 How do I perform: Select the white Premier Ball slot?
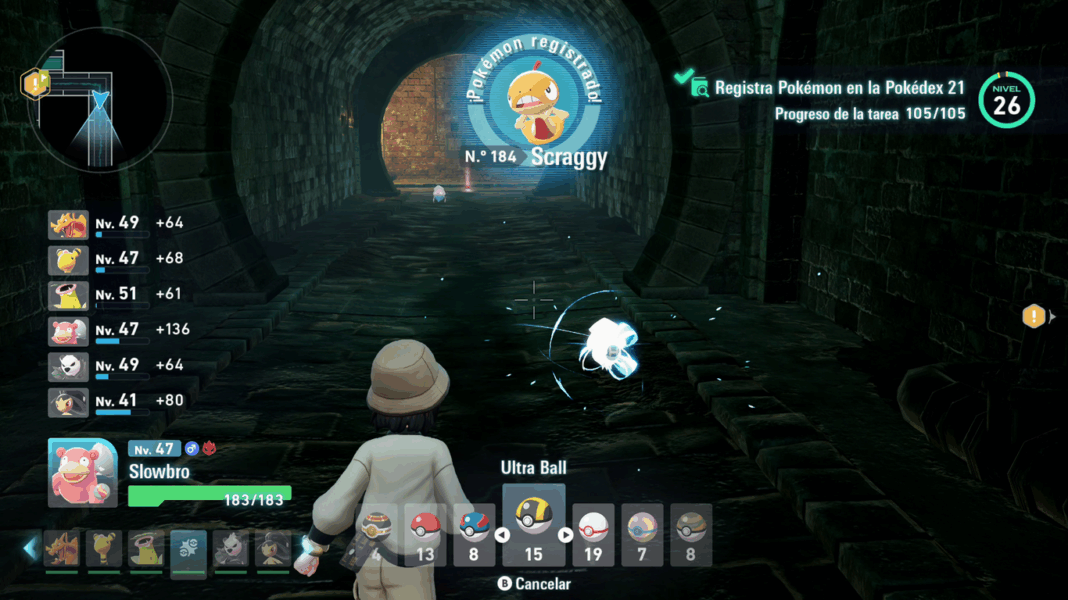593,534
